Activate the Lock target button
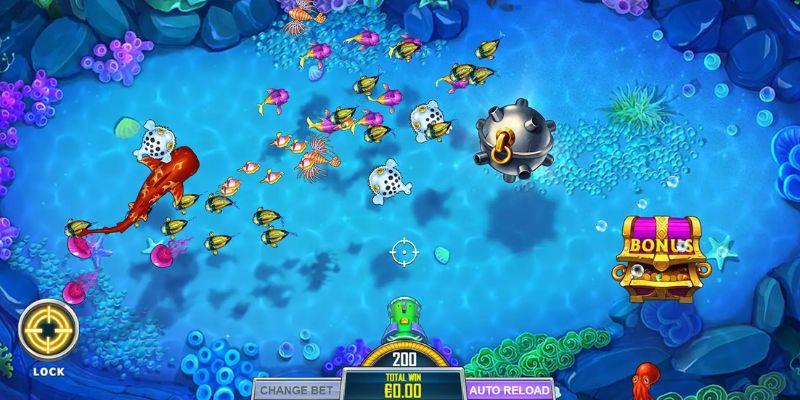Image resolution: width=800 pixels, height=400 pixels. pos(48,329)
